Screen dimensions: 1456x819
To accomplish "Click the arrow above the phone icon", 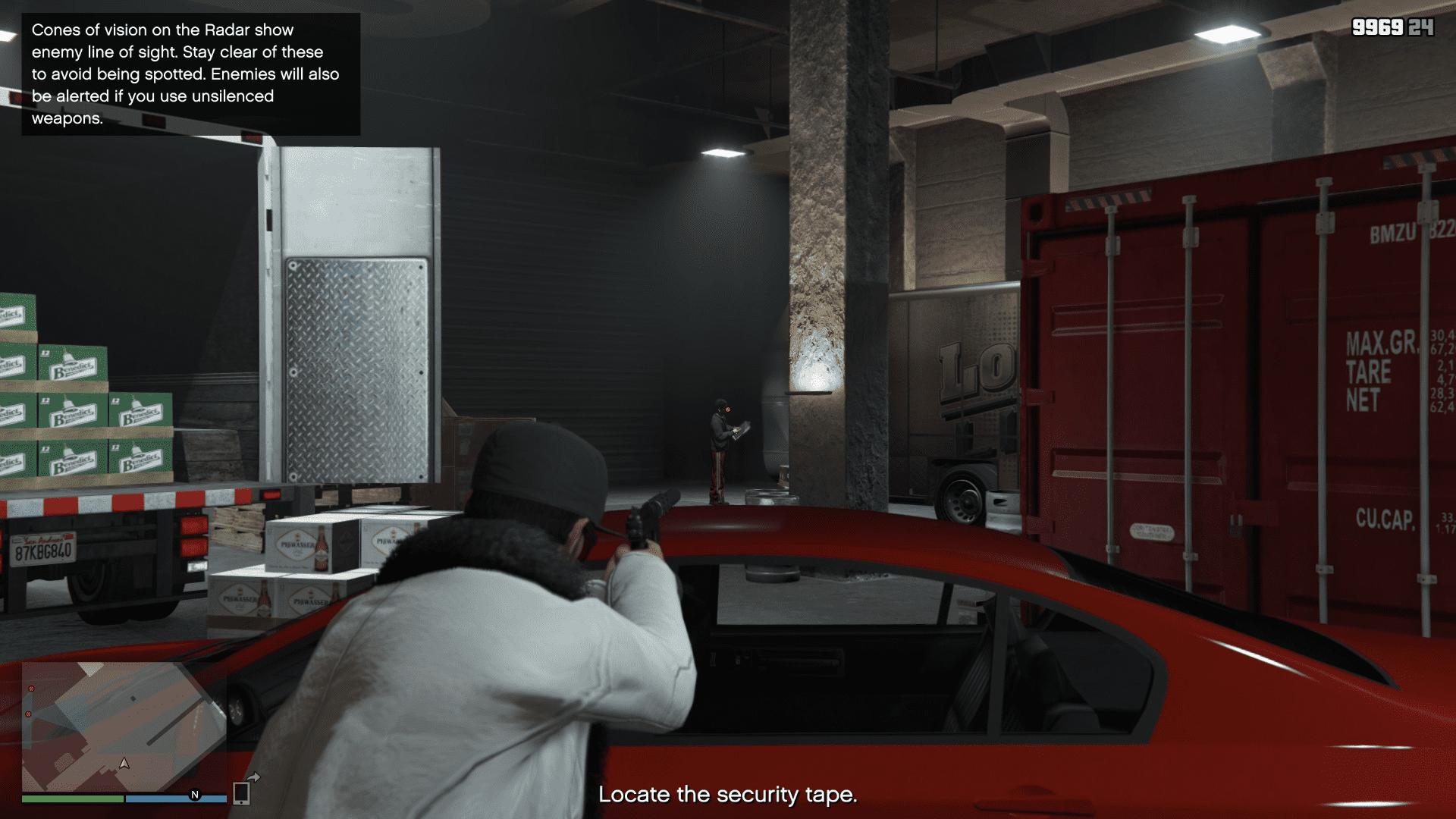I will [256, 777].
